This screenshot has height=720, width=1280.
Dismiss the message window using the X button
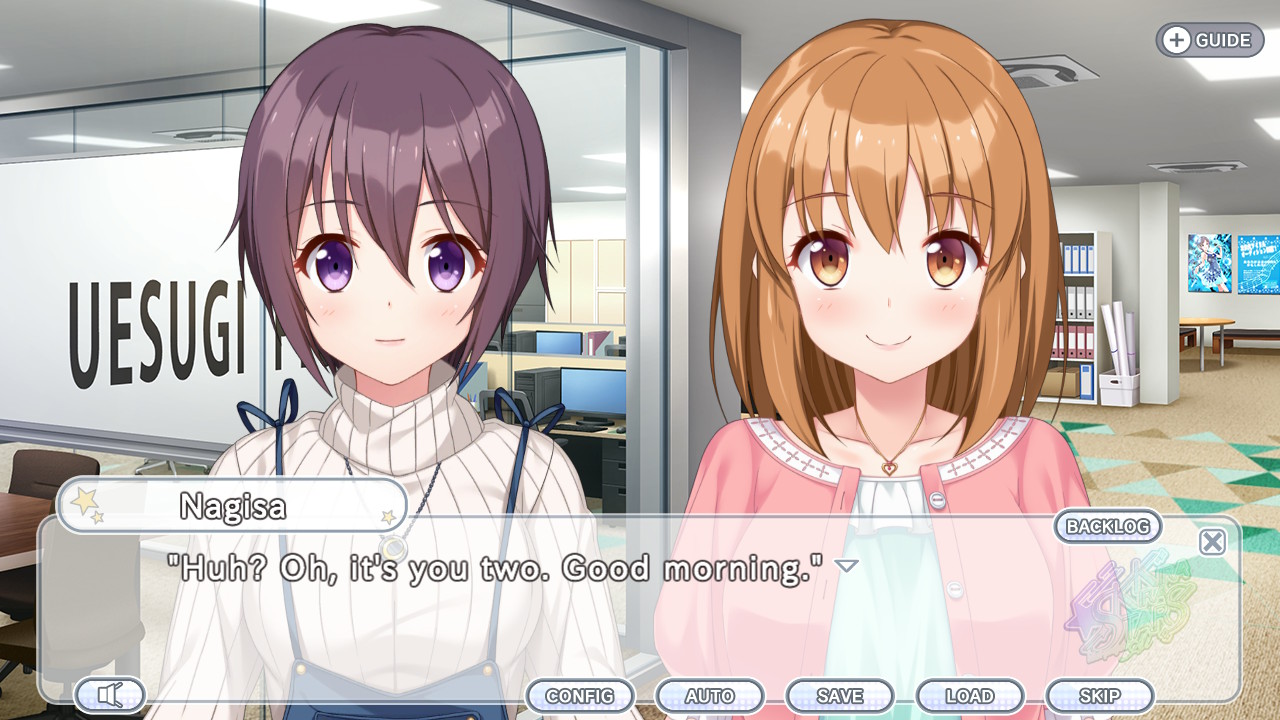tap(1210, 540)
